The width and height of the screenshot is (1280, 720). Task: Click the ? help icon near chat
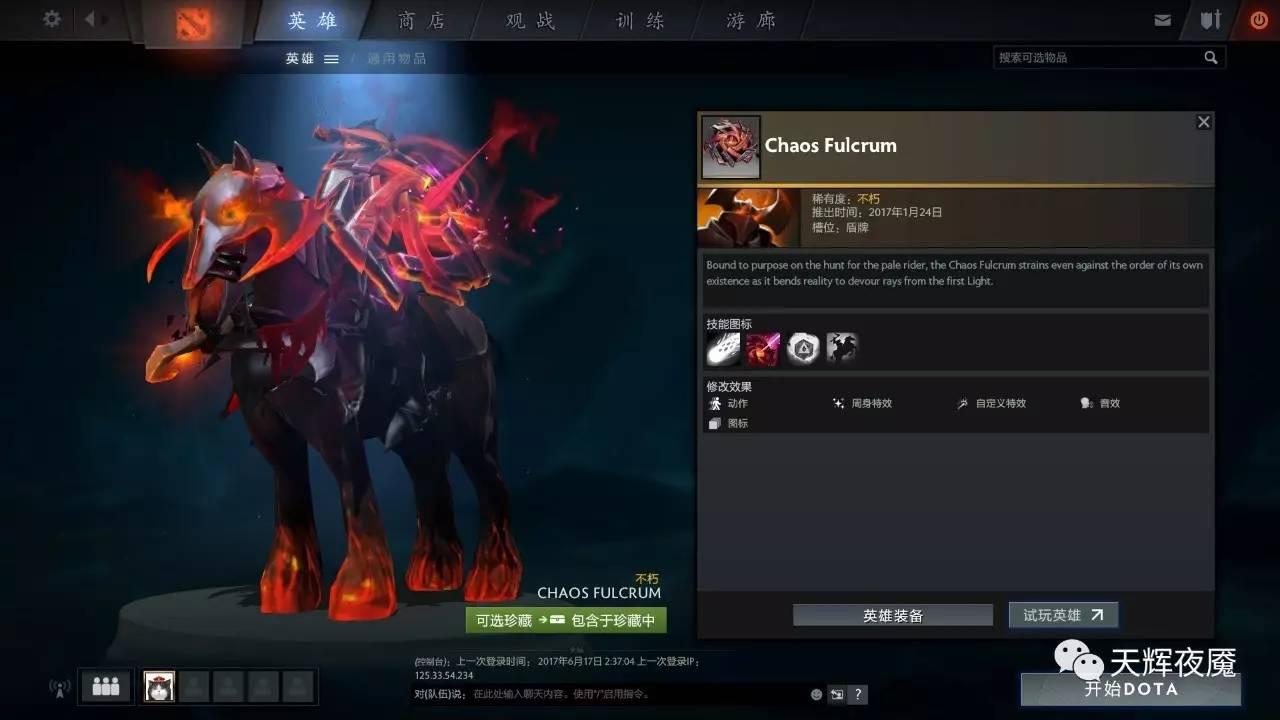857,694
